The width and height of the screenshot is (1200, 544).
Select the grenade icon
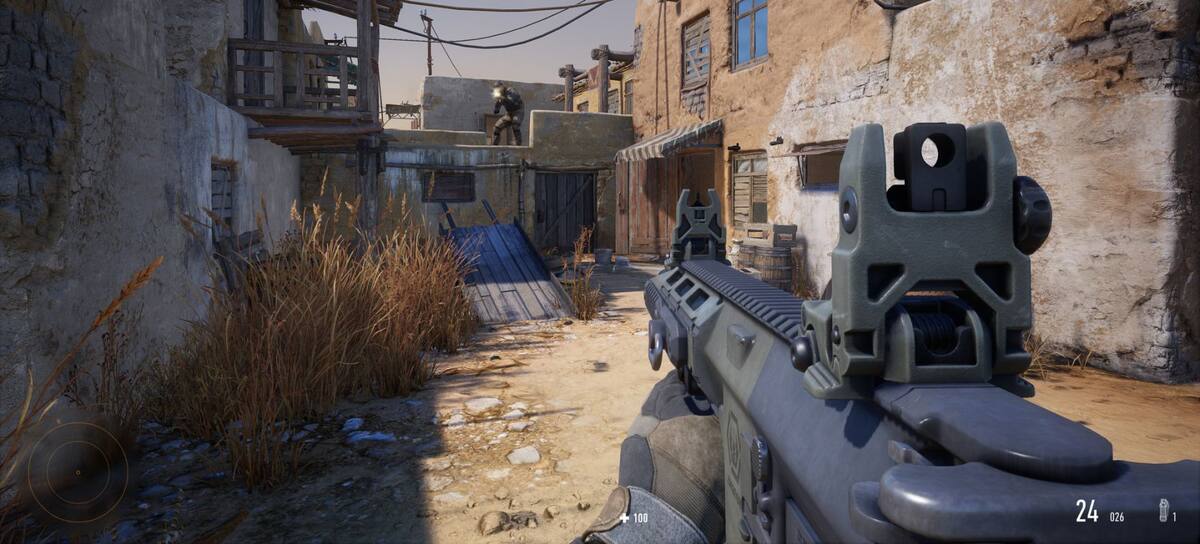click(x=1164, y=510)
